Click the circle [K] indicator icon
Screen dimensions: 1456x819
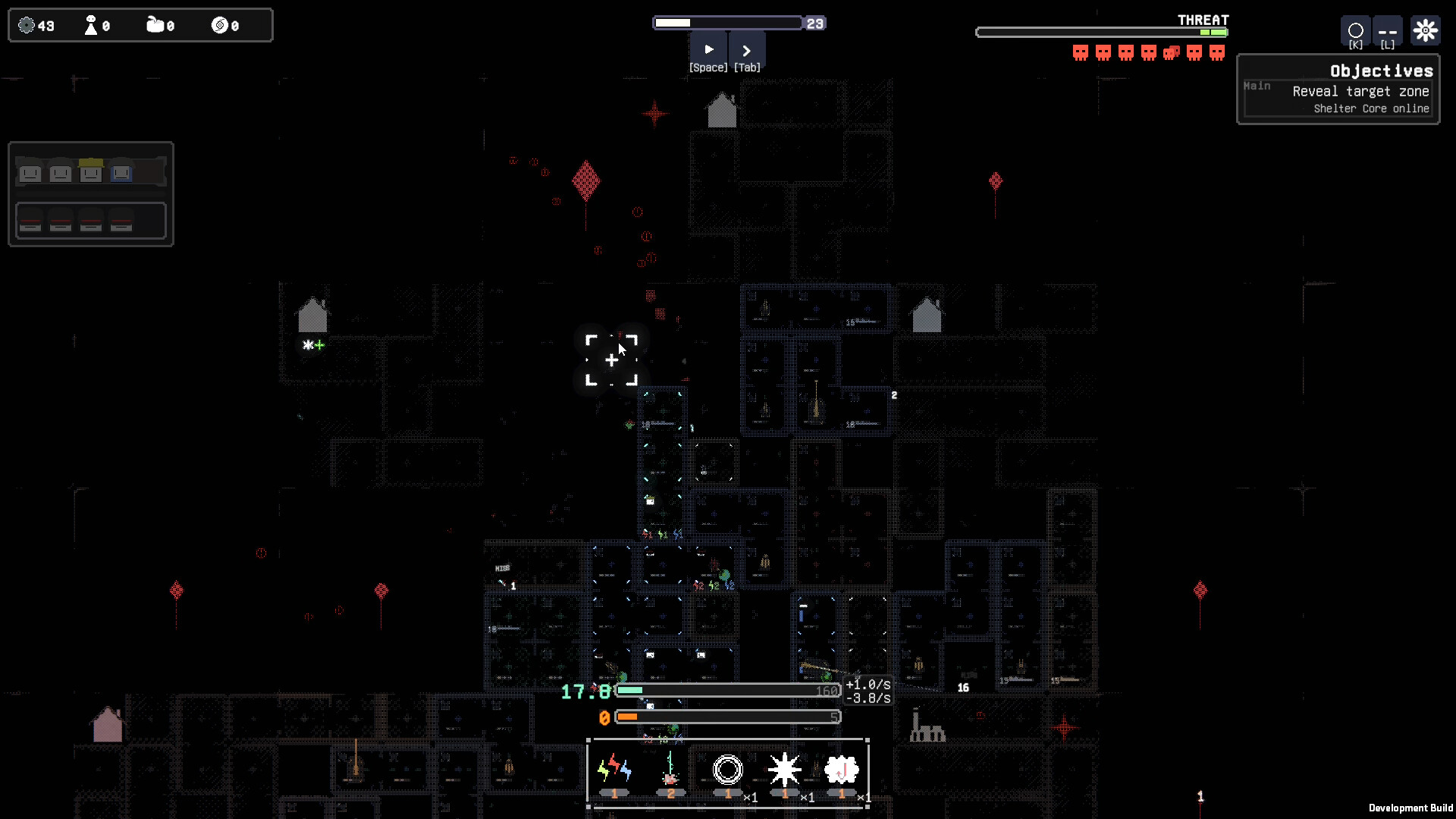coord(1355,32)
